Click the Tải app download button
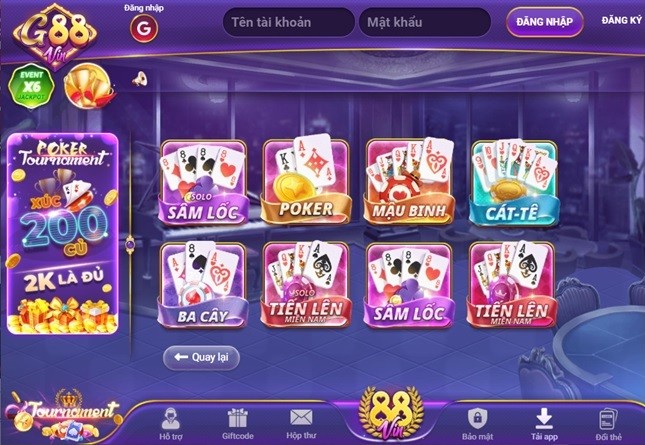The height and width of the screenshot is (445, 645). point(544,423)
